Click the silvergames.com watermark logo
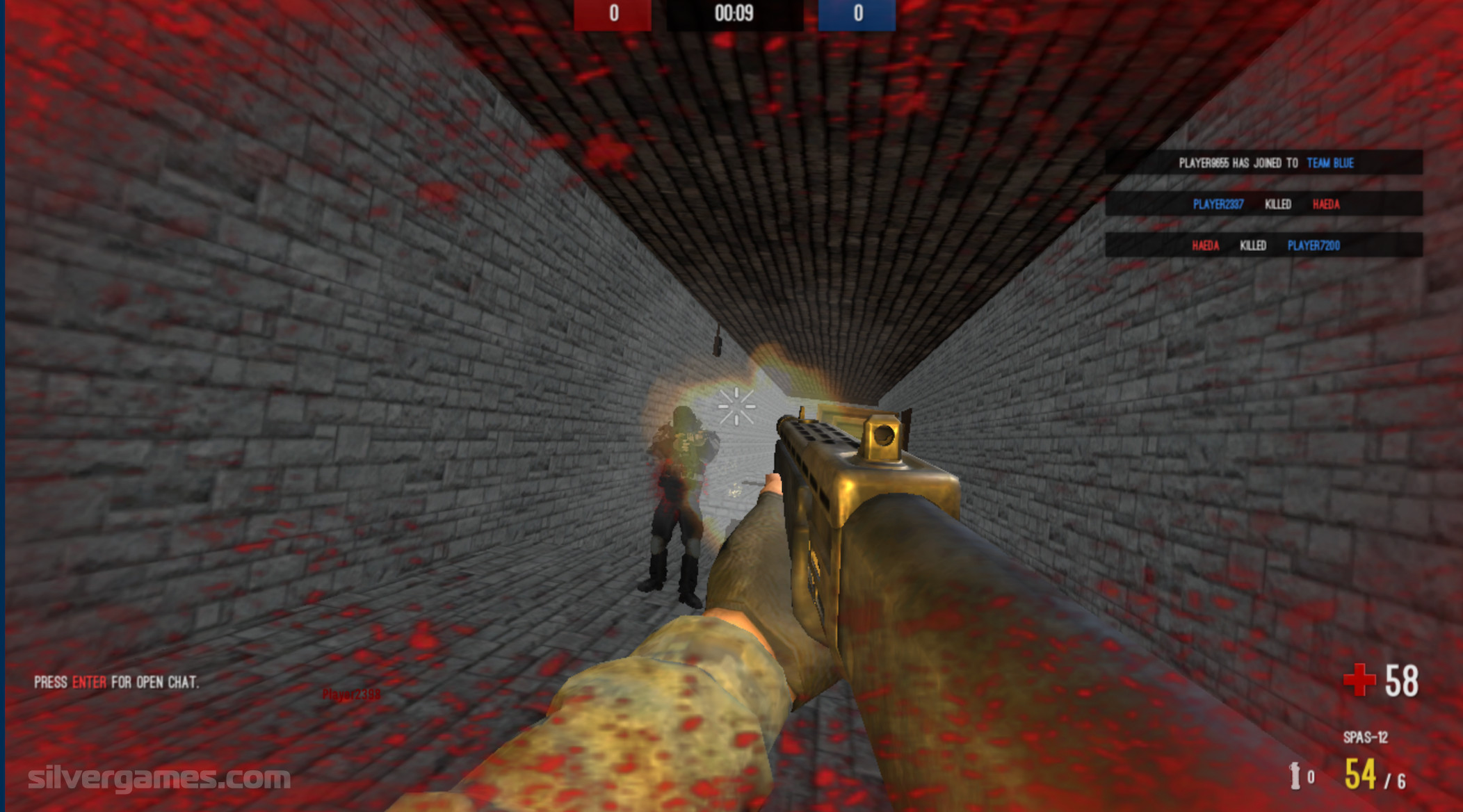This screenshot has width=1463, height=812. (x=159, y=777)
